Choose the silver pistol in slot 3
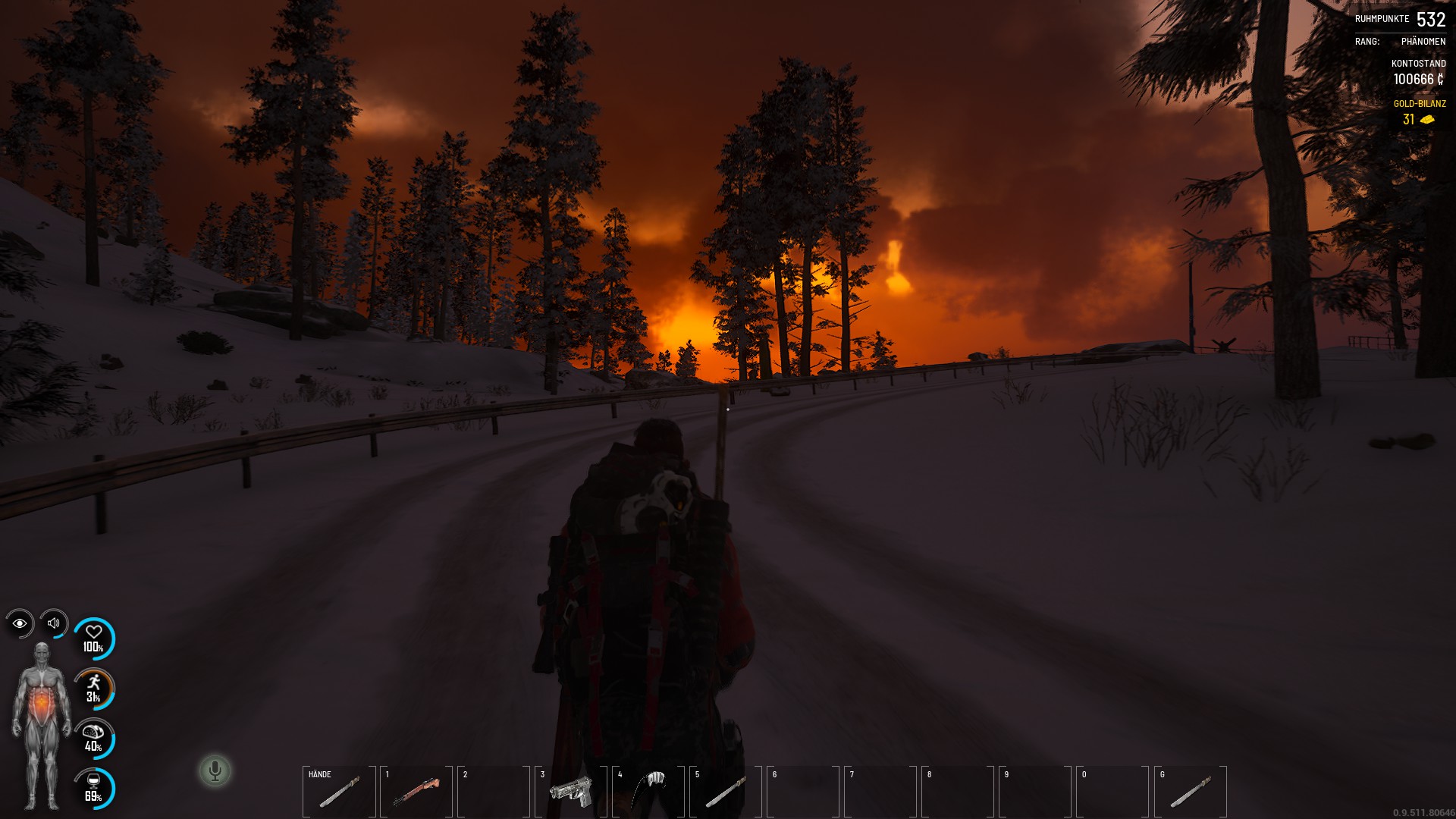This screenshot has height=819, width=1456. [x=571, y=792]
